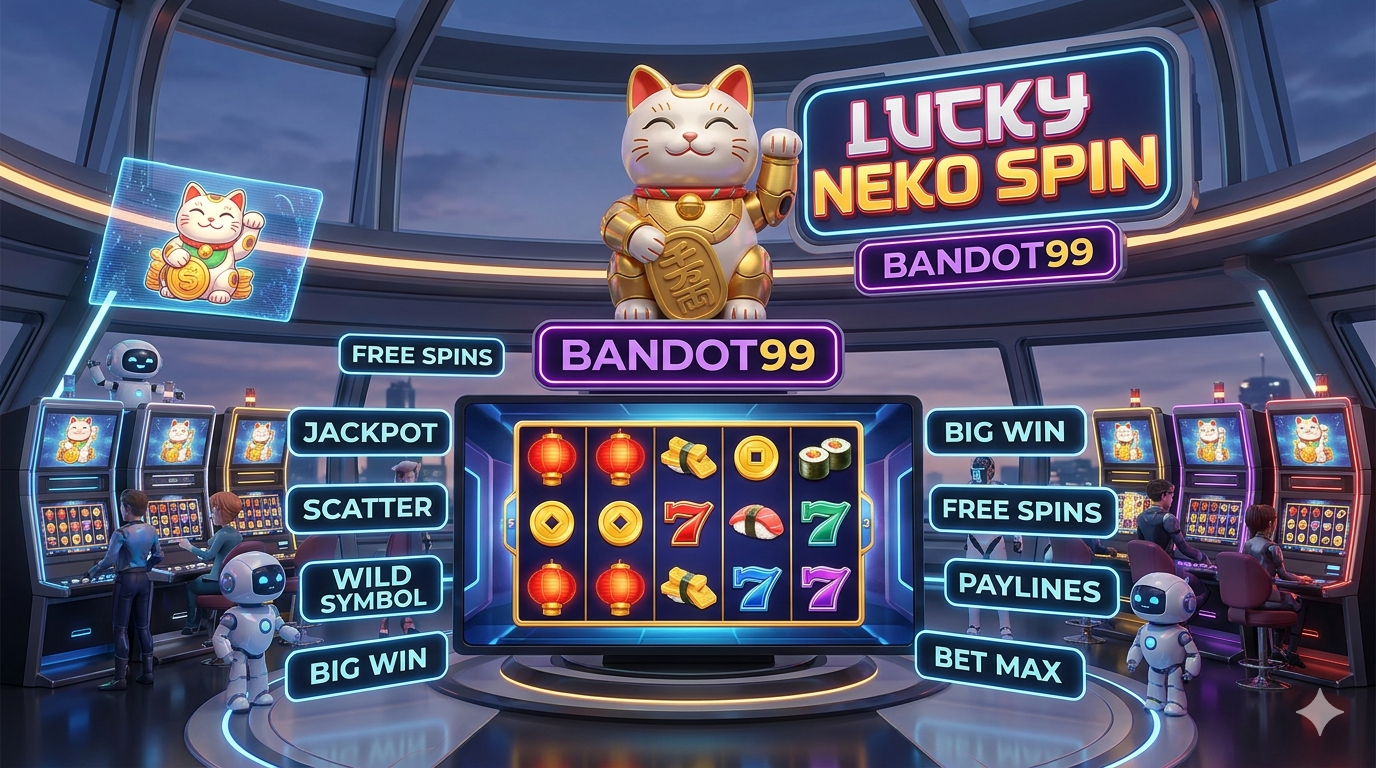Click the BET MAX button
Screen dimensions: 1376x768
pyautogui.click(x=1000, y=664)
